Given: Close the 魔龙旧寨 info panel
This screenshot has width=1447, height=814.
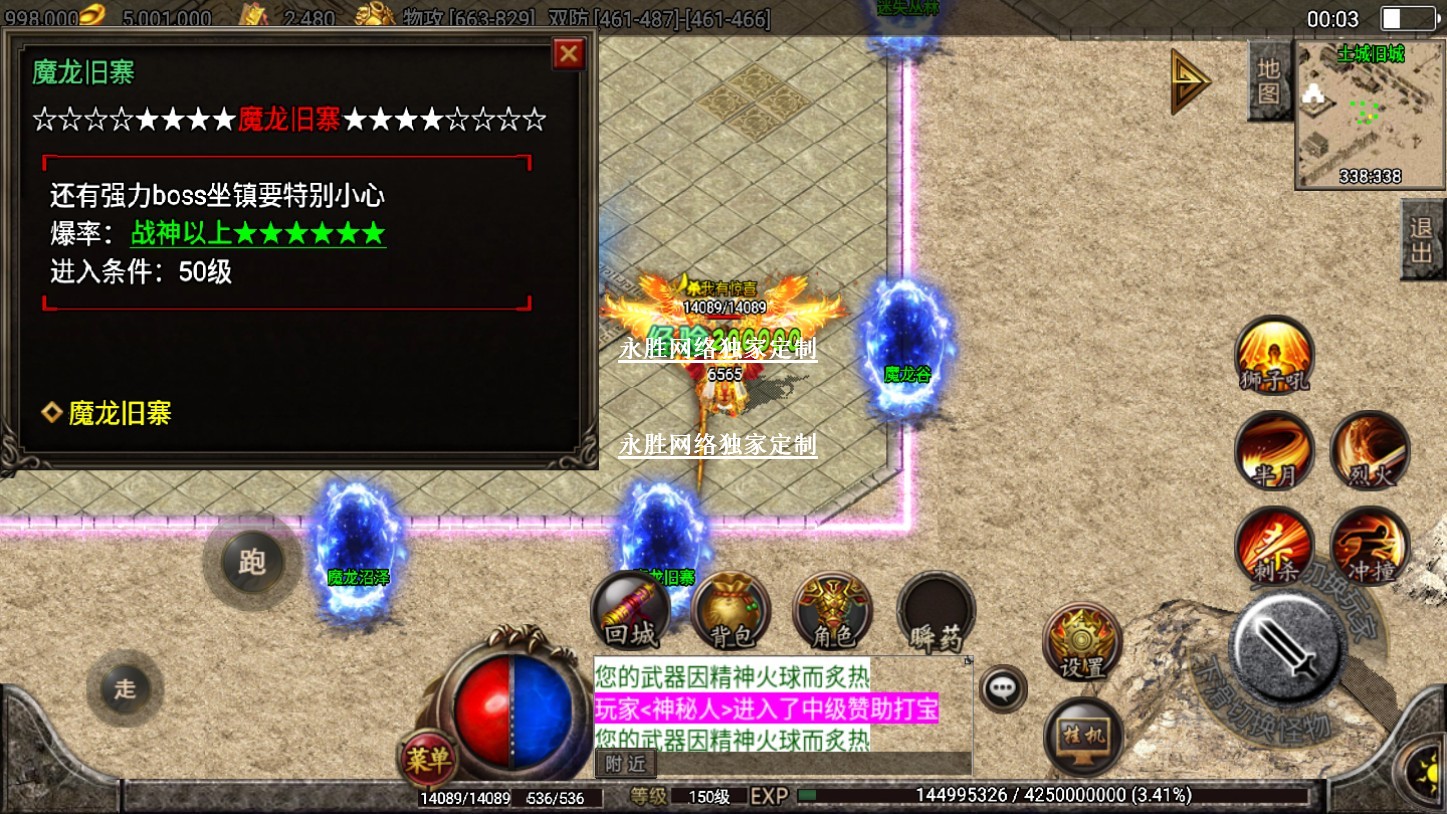Looking at the screenshot, I should tap(569, 54).
